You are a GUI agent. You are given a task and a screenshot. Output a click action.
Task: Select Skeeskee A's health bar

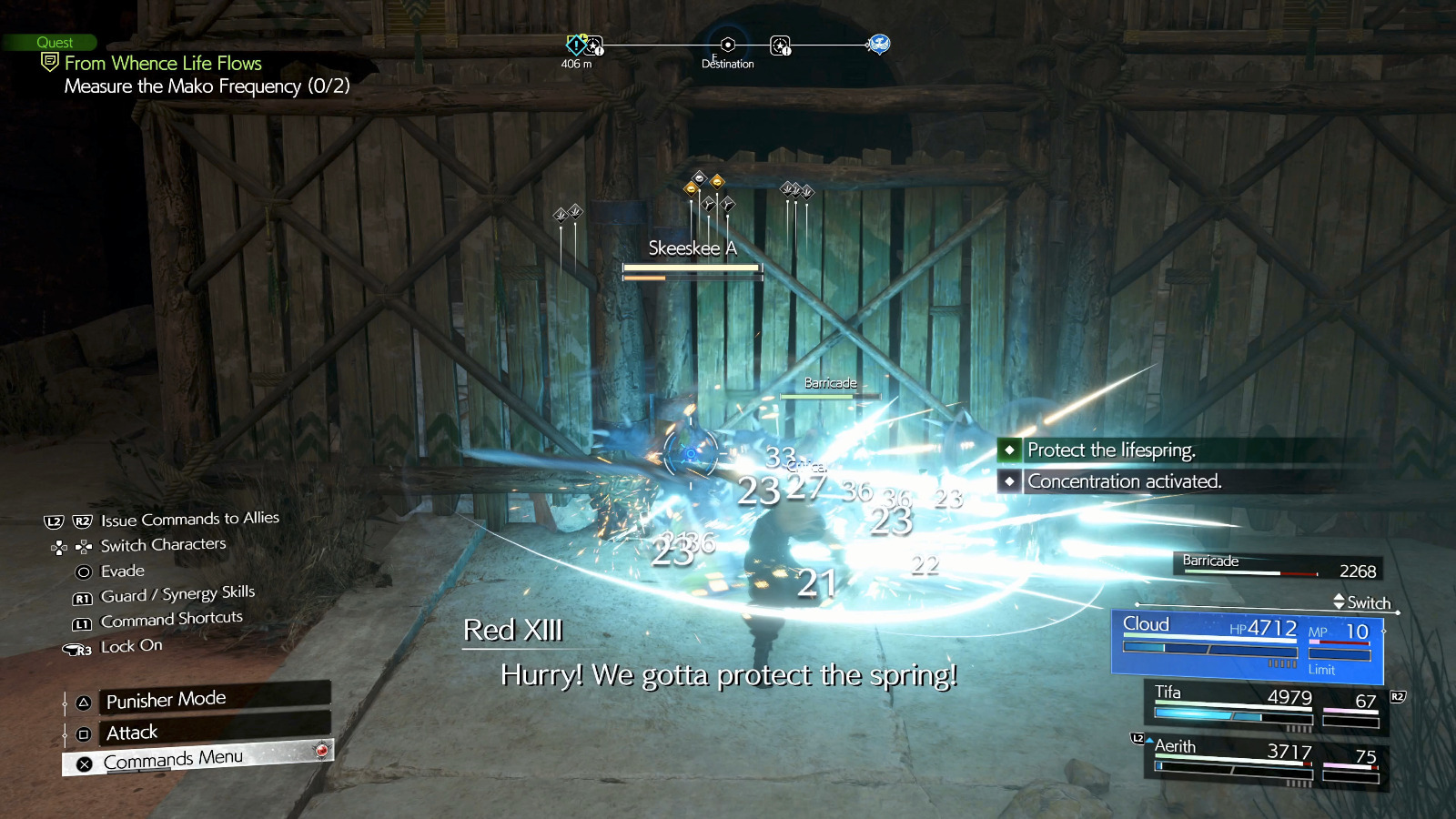coord(690,268)
